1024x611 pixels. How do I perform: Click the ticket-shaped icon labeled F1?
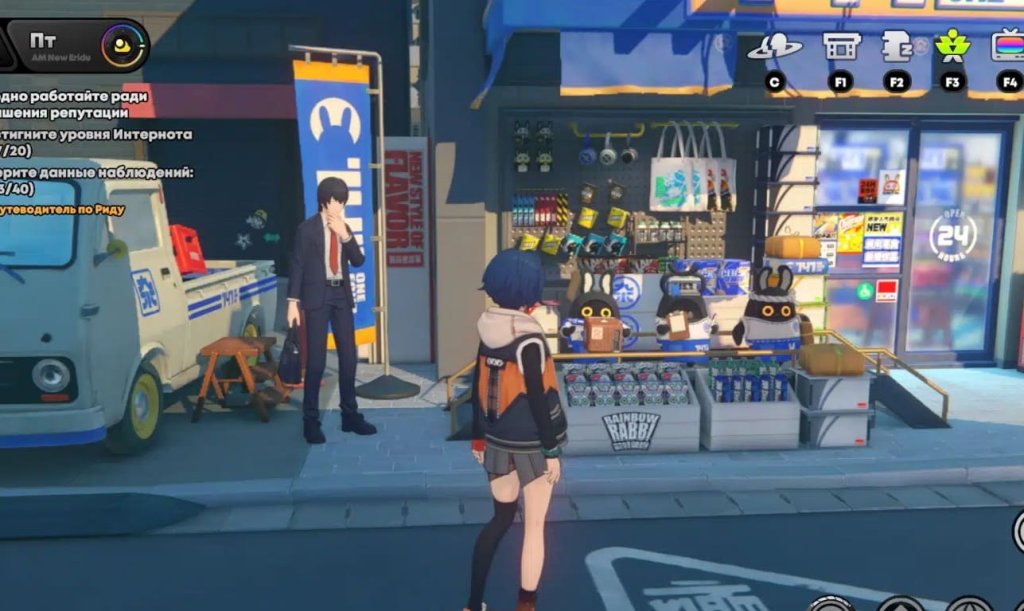click(841, 46)
